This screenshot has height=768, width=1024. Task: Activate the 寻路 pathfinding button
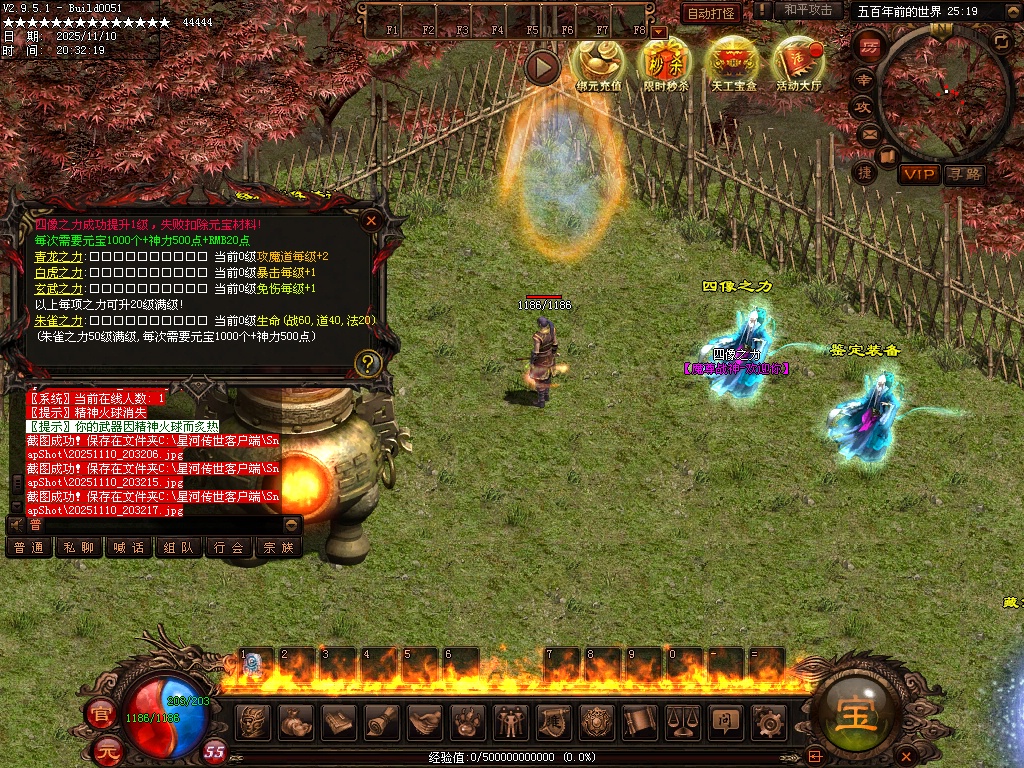click(964, 175)
